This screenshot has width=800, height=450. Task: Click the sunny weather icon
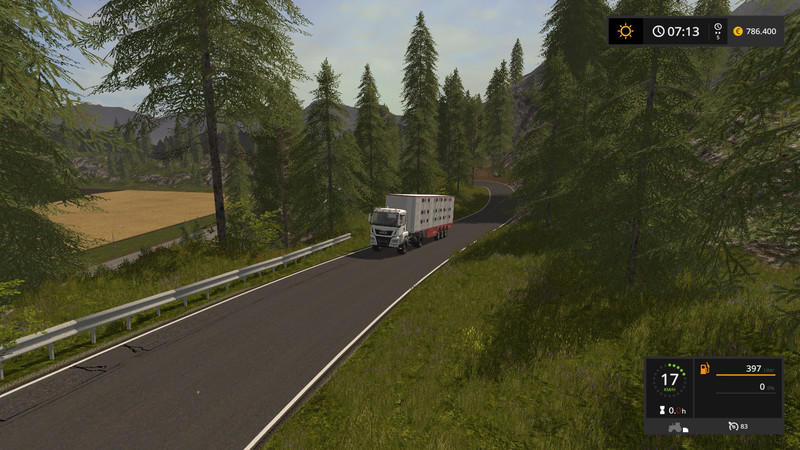626,31
